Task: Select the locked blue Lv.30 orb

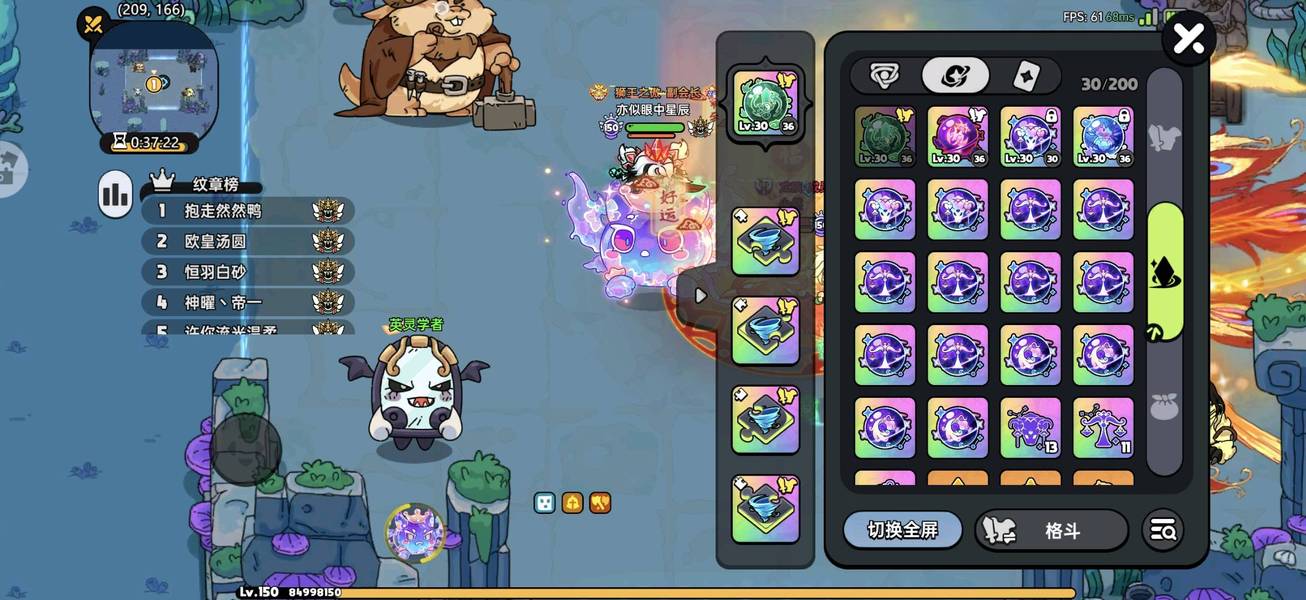Action: click(x=1104, y=137)
